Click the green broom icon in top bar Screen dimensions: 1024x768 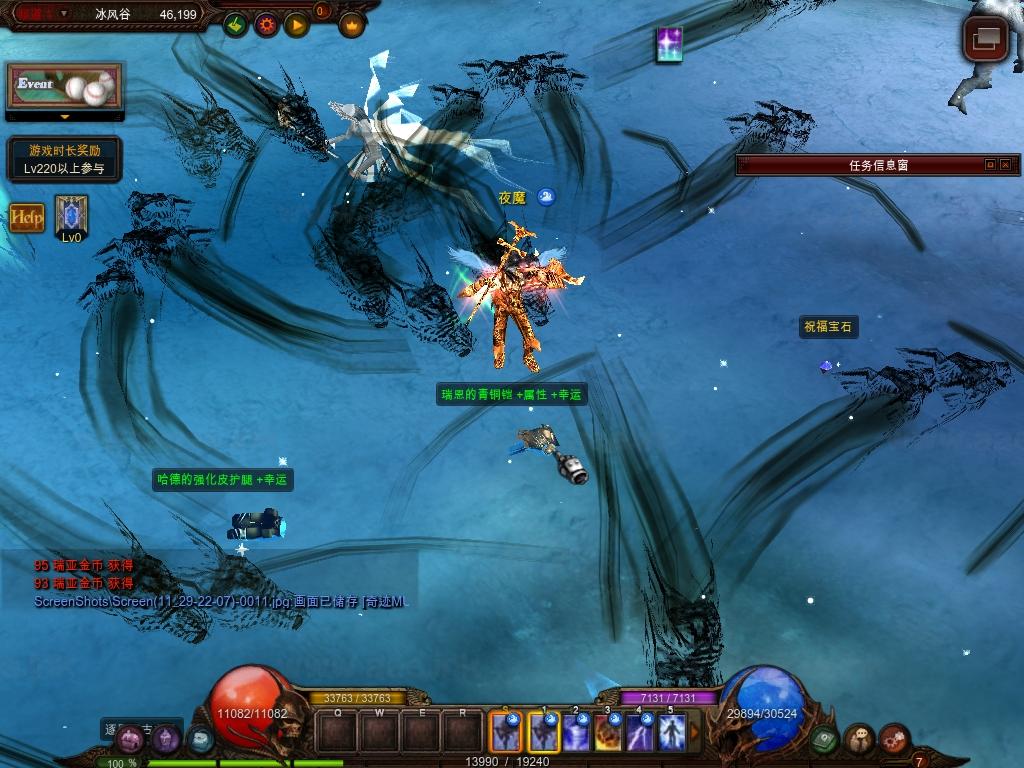235,24
